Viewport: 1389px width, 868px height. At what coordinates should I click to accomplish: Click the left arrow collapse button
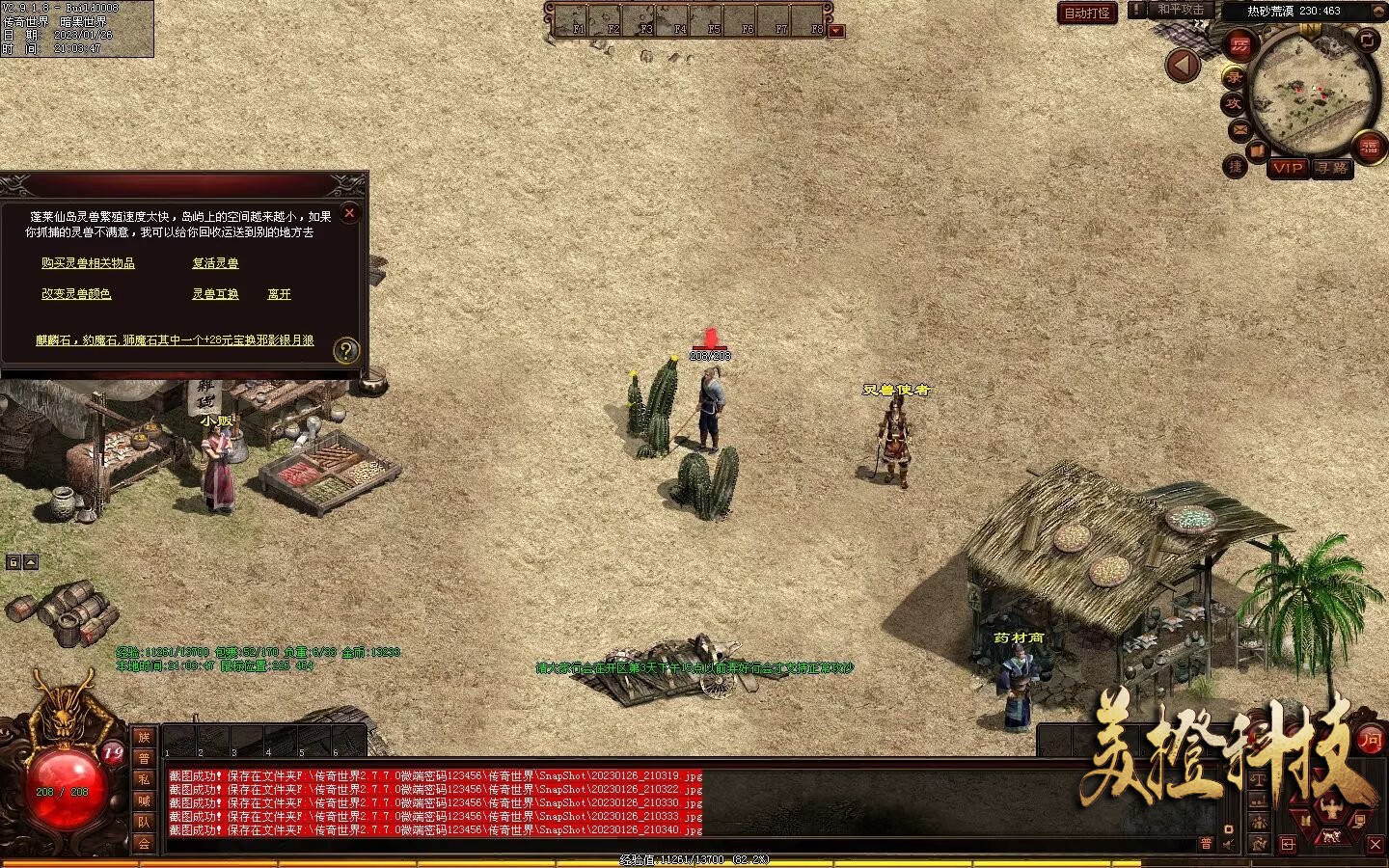point(1183,66)
